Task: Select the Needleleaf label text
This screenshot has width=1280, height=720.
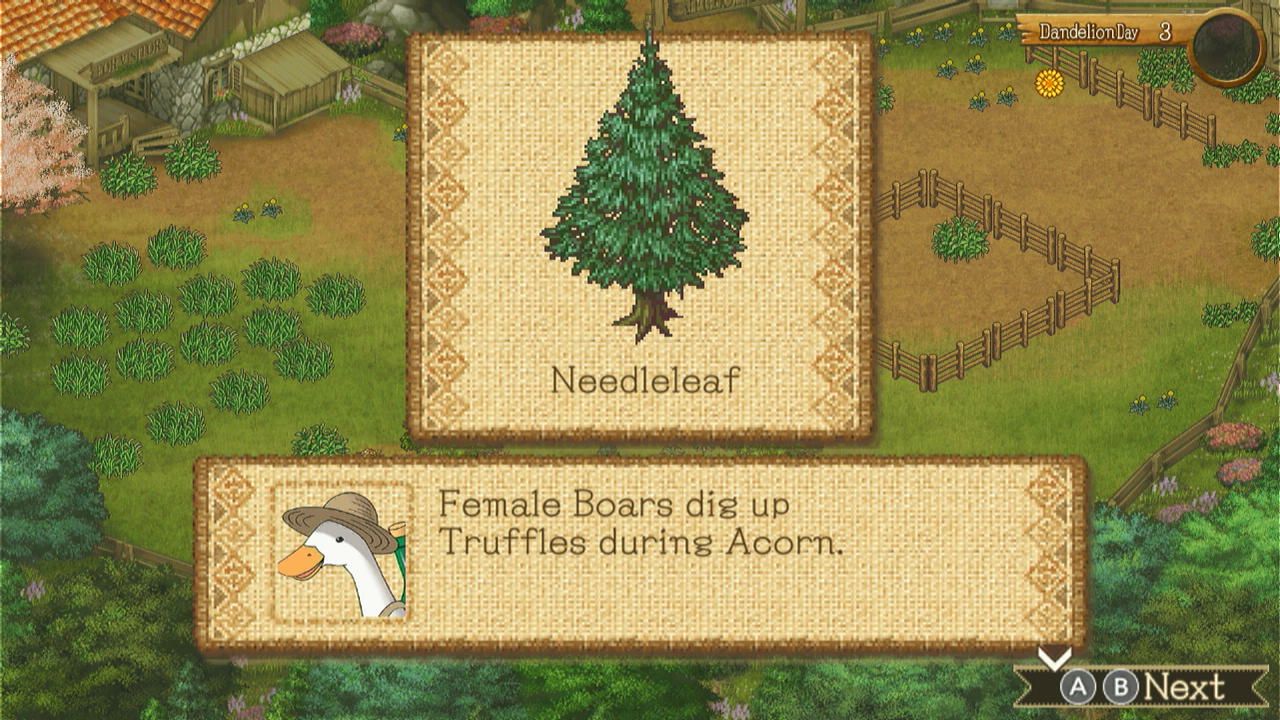Action: 645,380
